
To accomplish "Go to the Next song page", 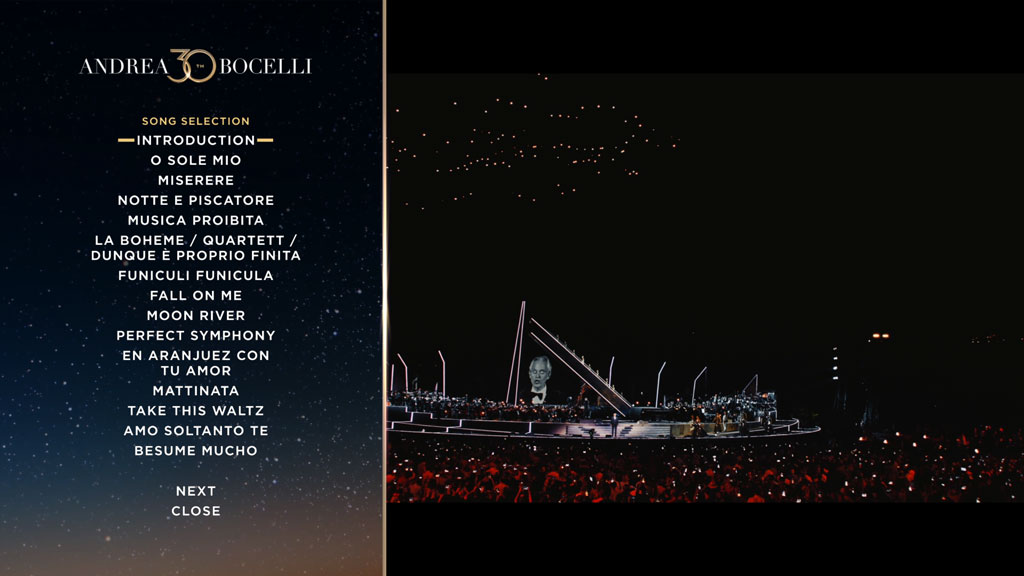I will [x=196, y=491].
